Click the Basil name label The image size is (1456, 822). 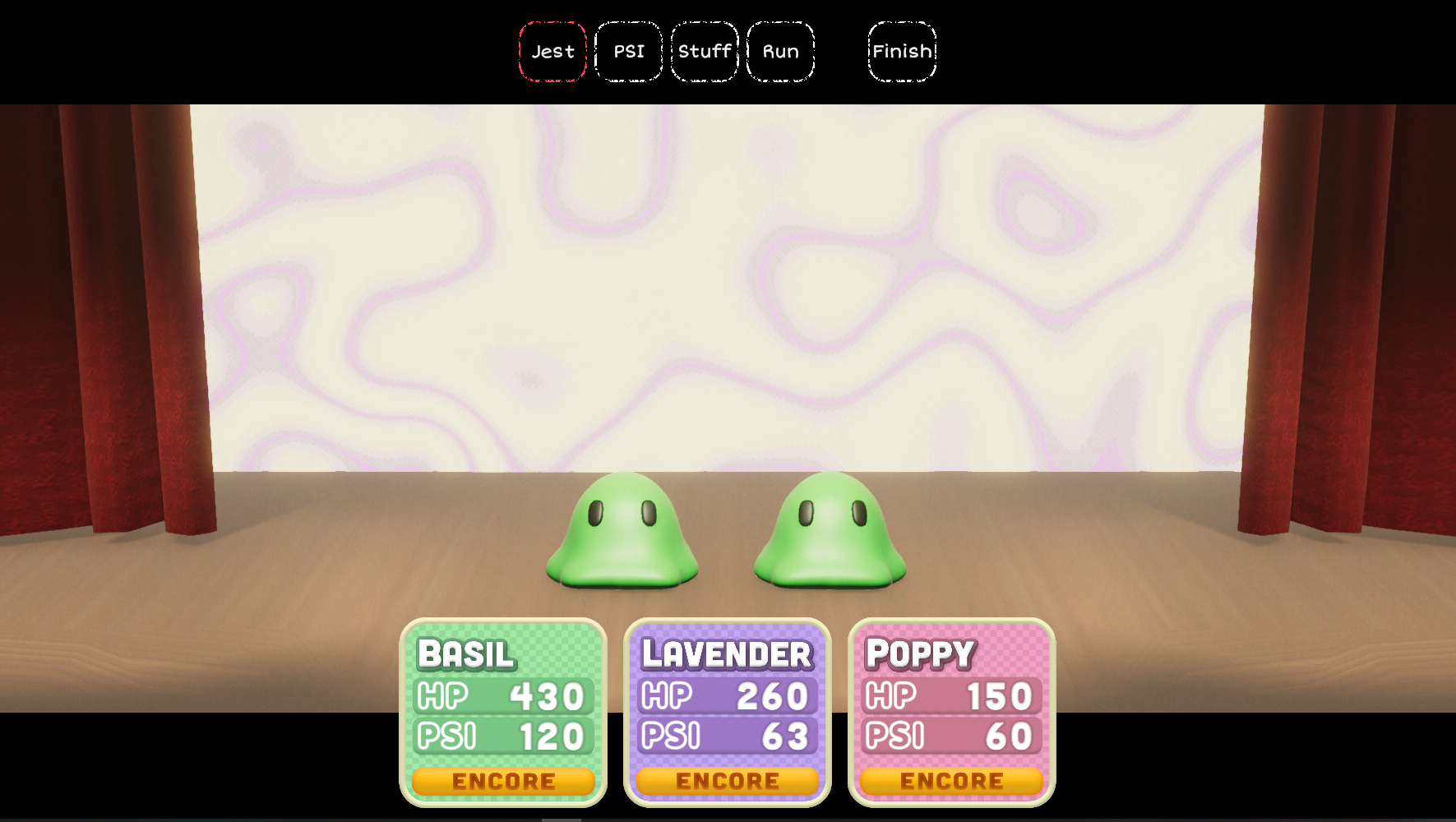465,655
